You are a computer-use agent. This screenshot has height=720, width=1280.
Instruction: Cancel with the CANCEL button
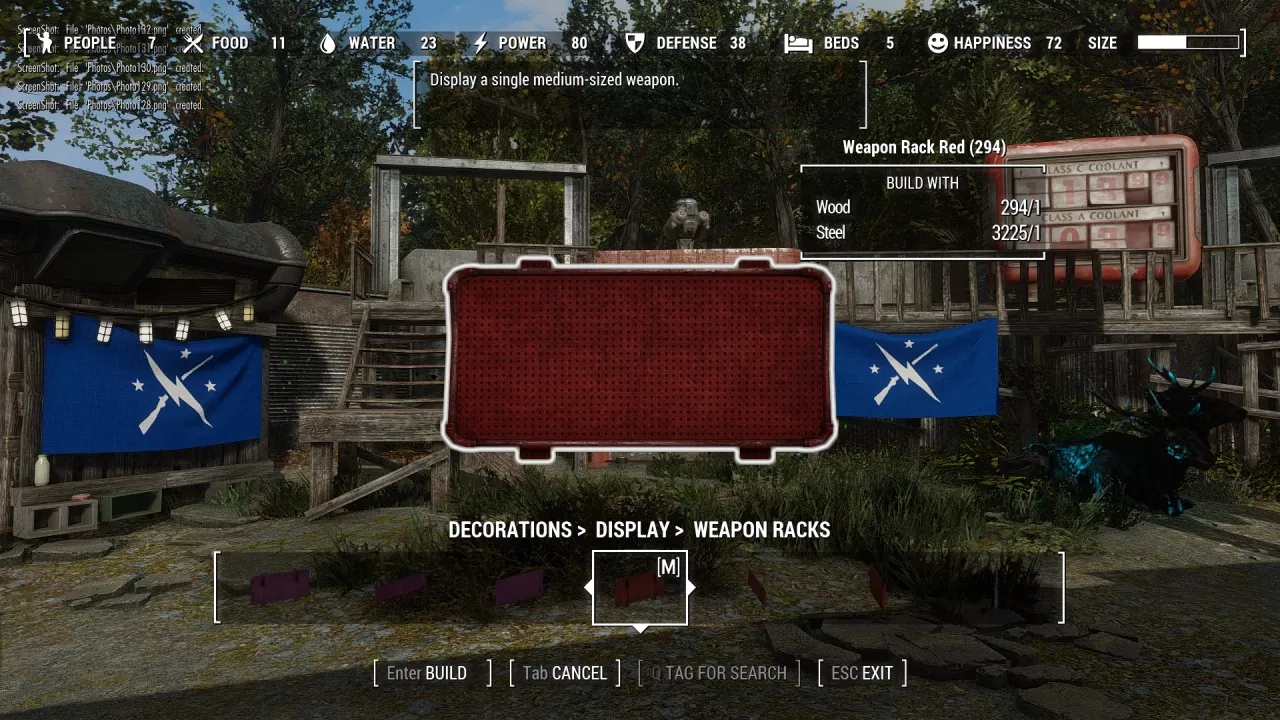point(565,673)
